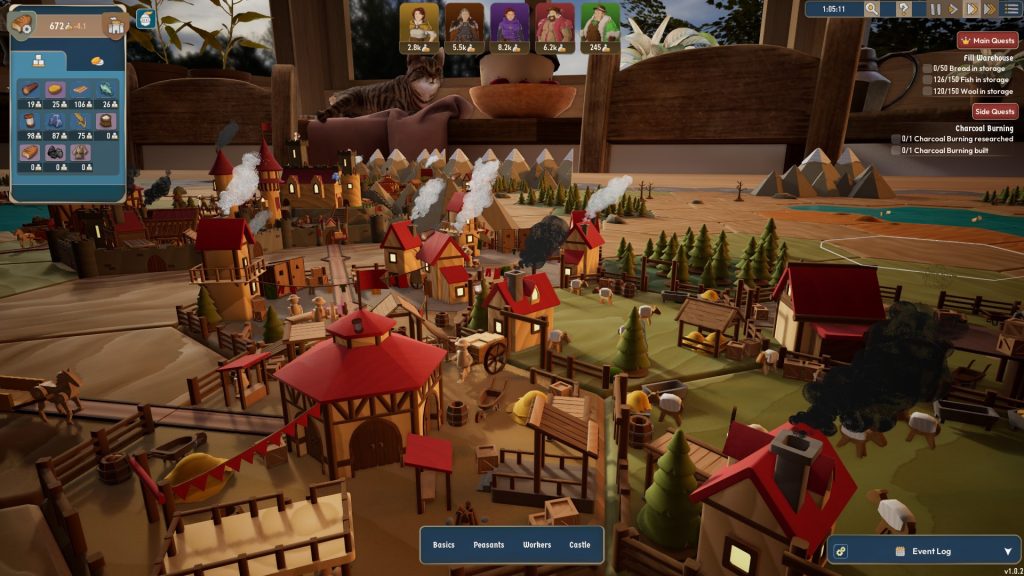Select the gold-framed rival character portrait

tap(420, 22)
